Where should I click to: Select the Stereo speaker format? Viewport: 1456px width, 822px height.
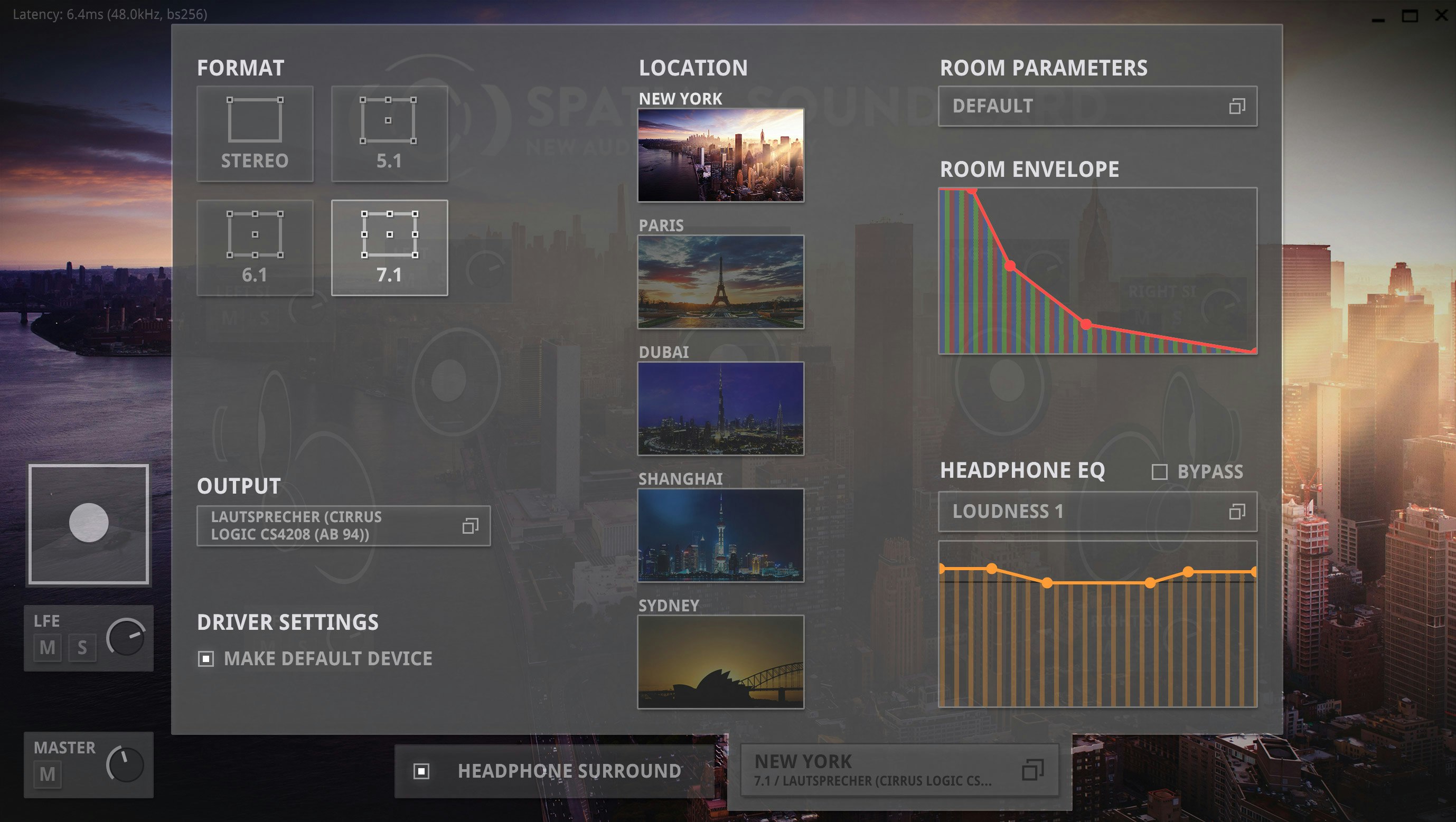tap(255, 134)
